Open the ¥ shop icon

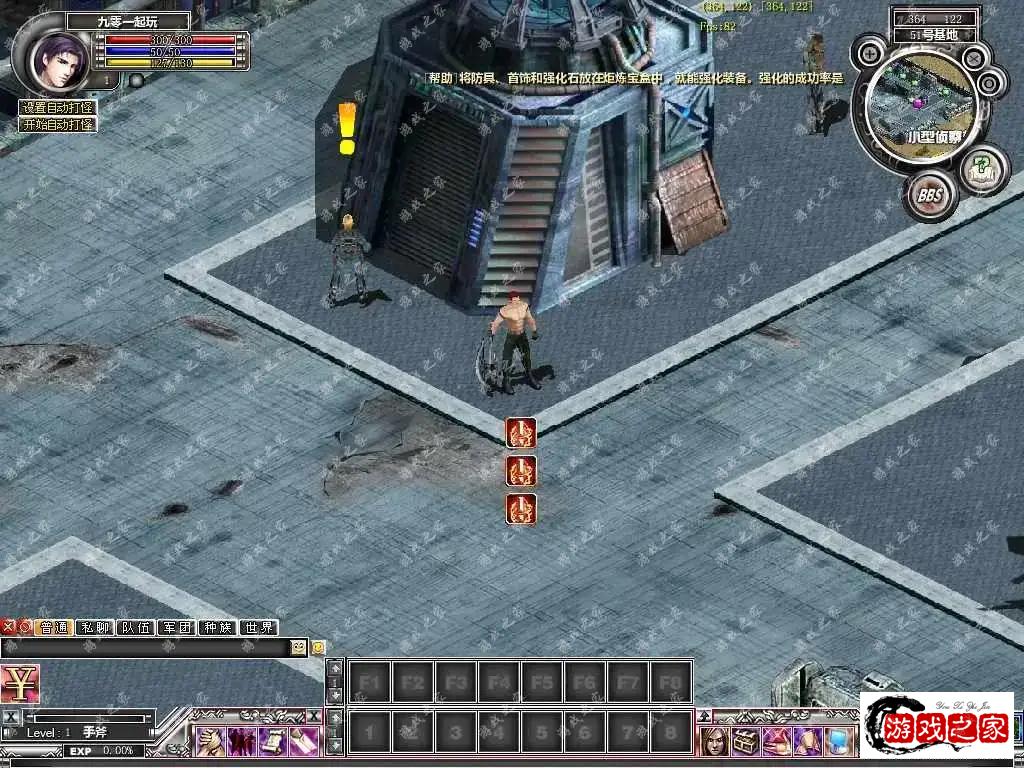19,684
